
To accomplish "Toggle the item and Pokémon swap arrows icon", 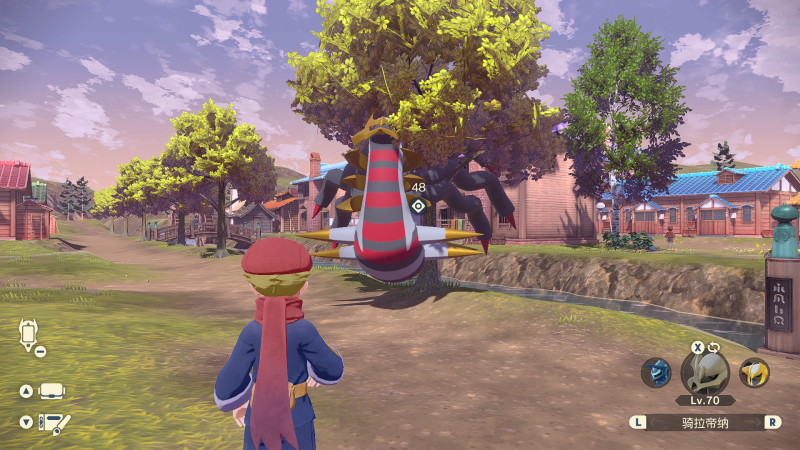I will 714,347.
